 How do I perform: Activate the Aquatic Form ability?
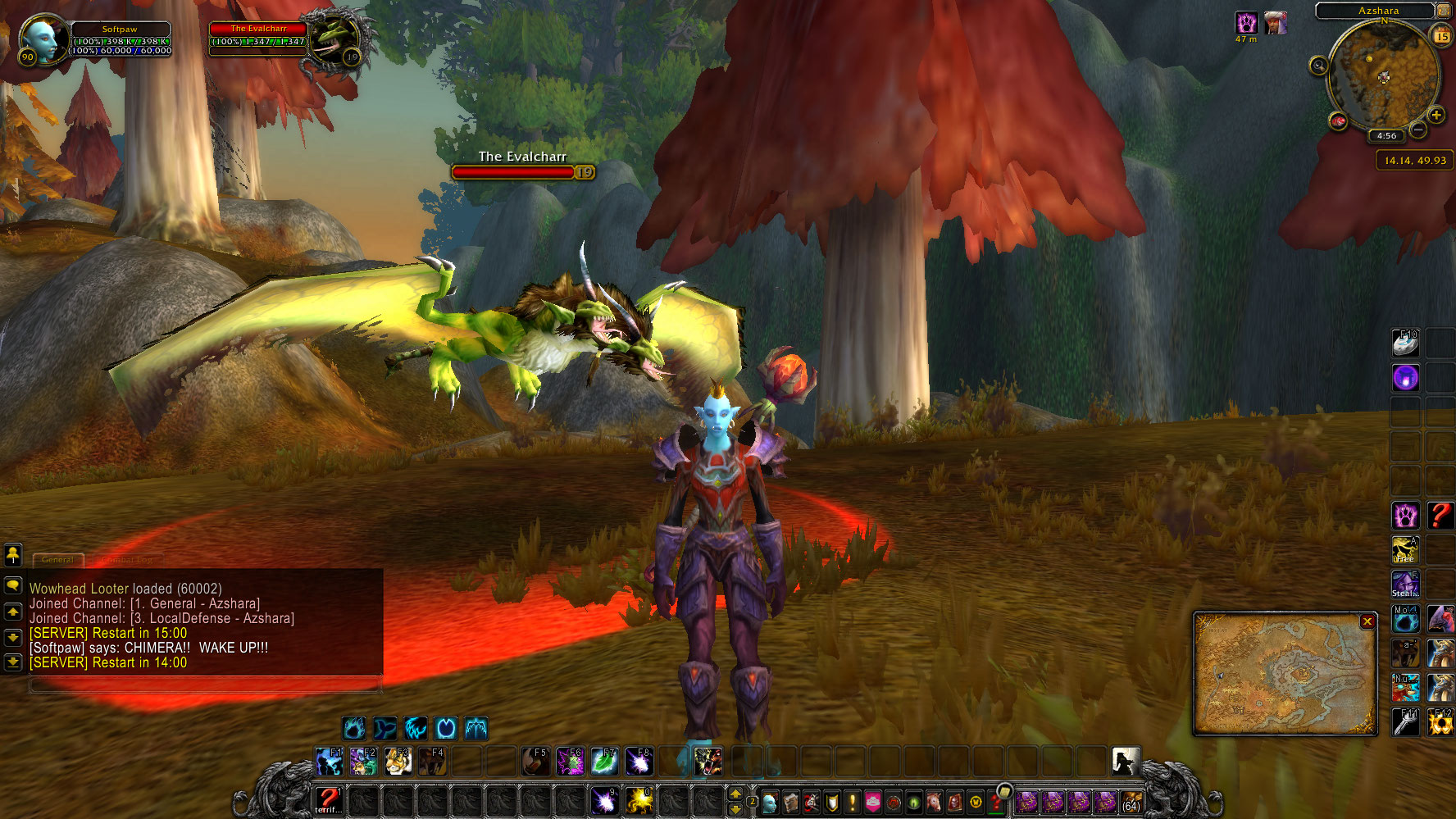(384, 728)
